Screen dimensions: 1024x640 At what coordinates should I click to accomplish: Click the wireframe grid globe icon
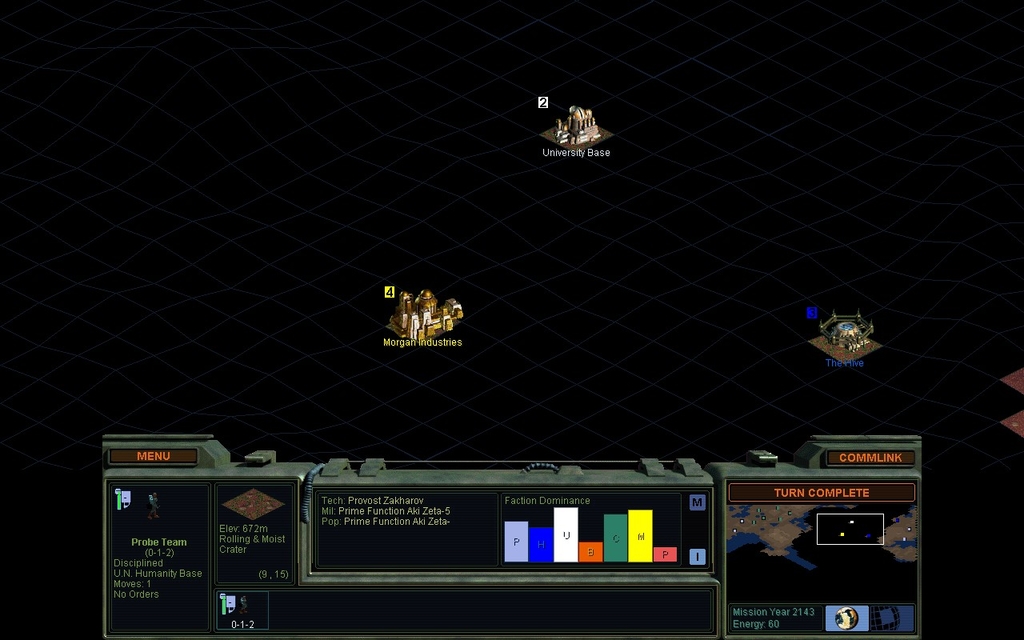(x=885, y=618)
